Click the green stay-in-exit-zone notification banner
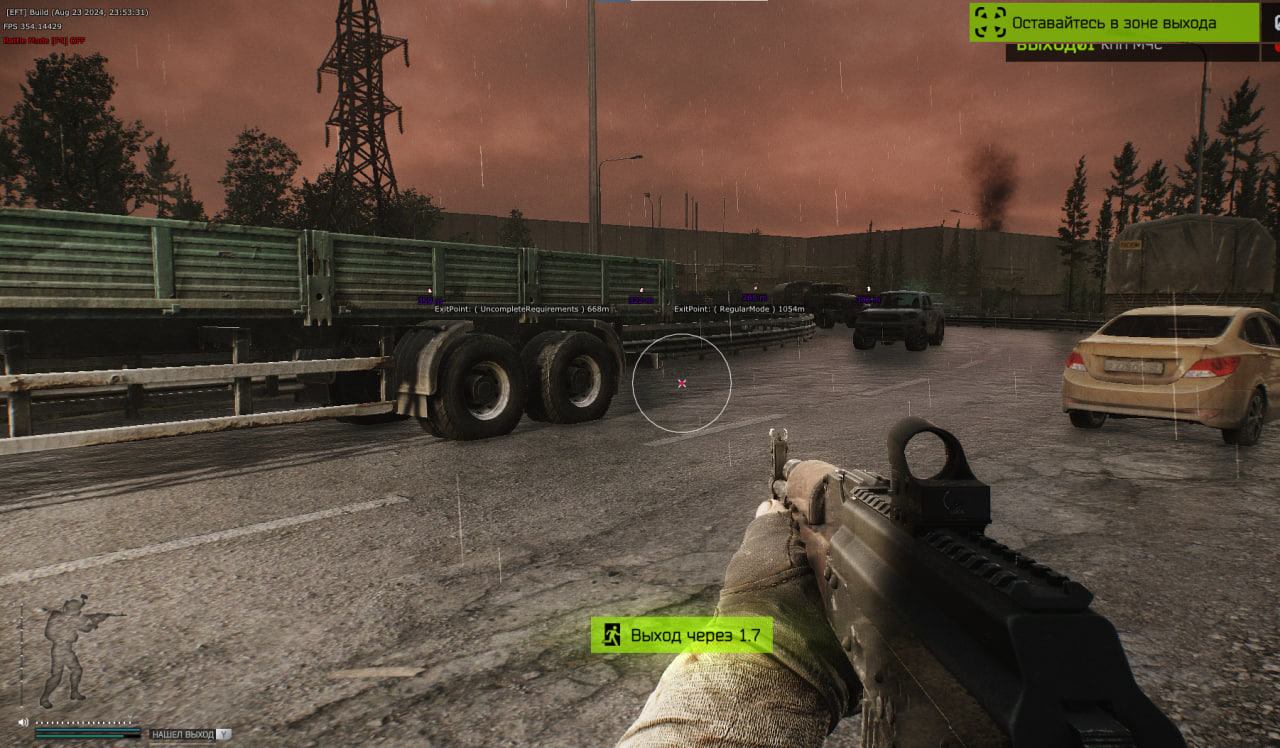Viewport: 1280px width, 748px height. pyautogui.click(x=1113, y=22)
